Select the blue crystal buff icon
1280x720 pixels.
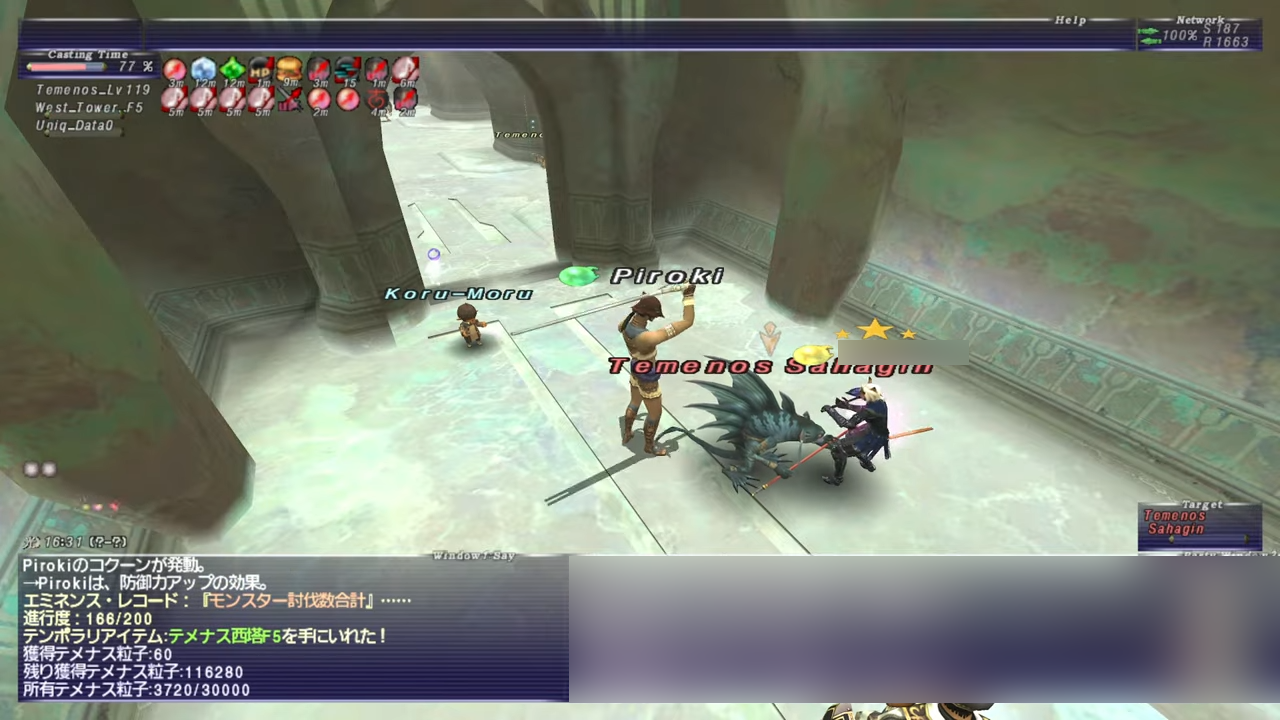pyautogui.click(x=203, y=69)
